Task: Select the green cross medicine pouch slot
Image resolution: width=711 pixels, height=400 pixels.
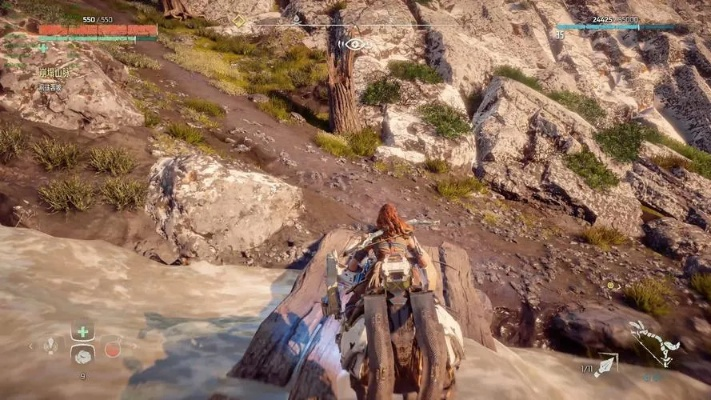Action: [83, 332]
